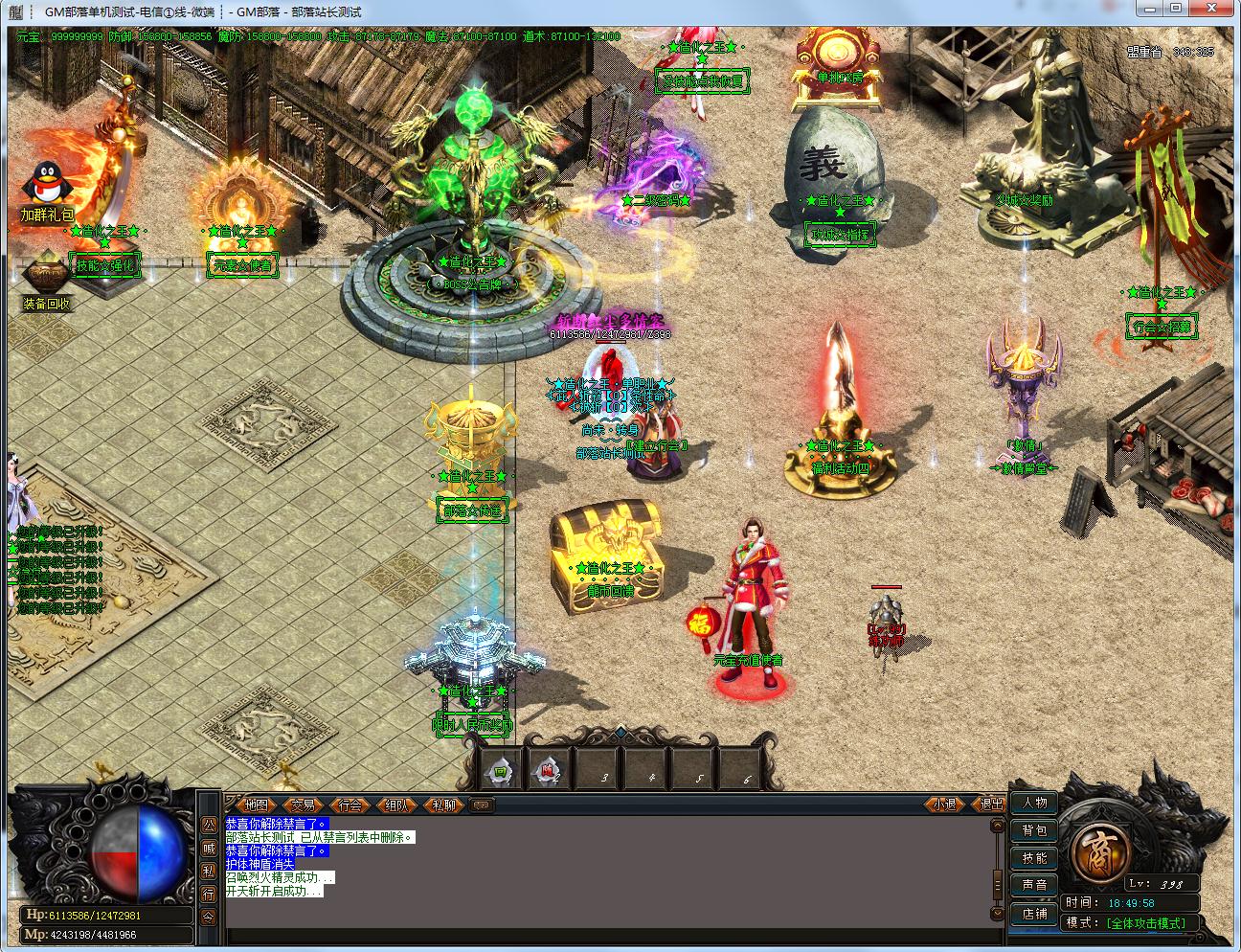Screen dimensions: 1241x952
Task: Open the 装备回收 (equipment recycle) icon
Action: (46, 278)
